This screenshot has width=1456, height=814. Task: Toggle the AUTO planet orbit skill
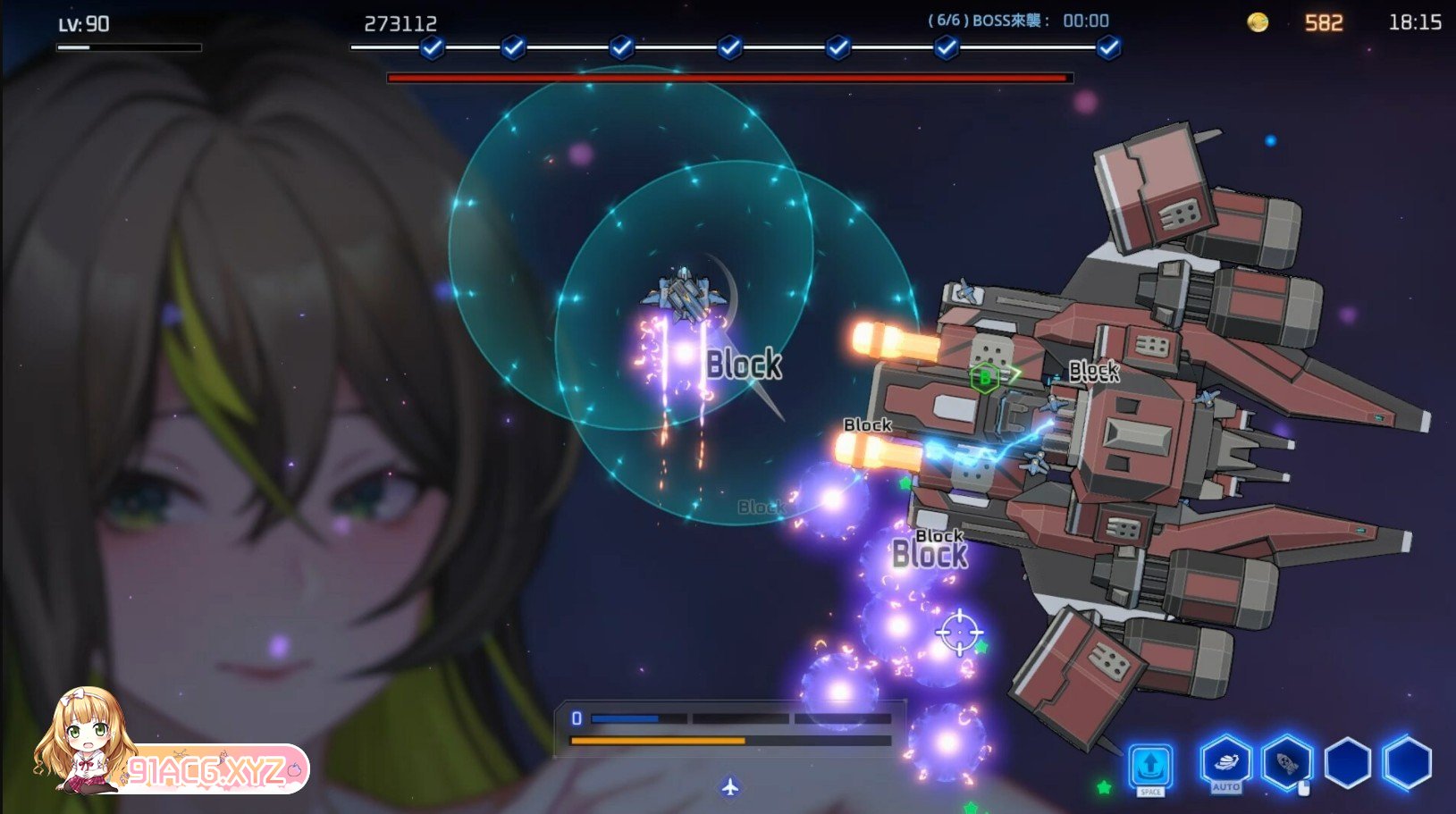(1225, 763)
